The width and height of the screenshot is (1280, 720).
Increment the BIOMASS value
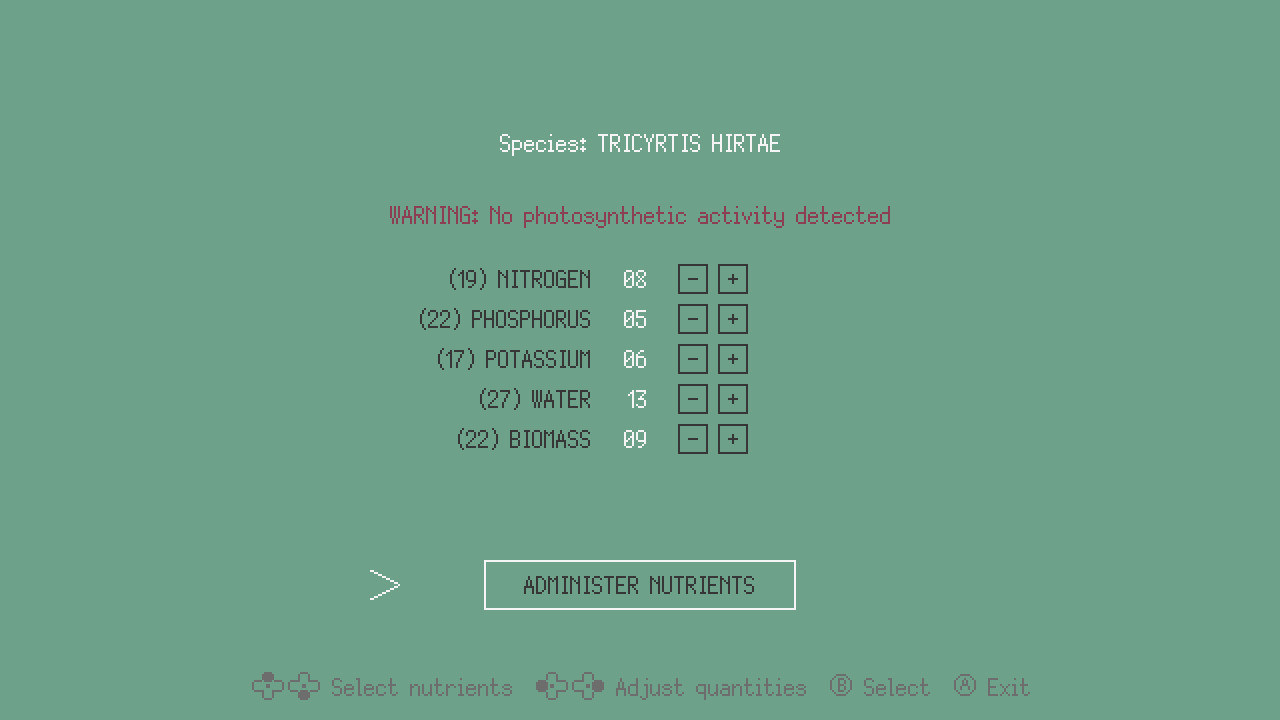click(733, 439)
